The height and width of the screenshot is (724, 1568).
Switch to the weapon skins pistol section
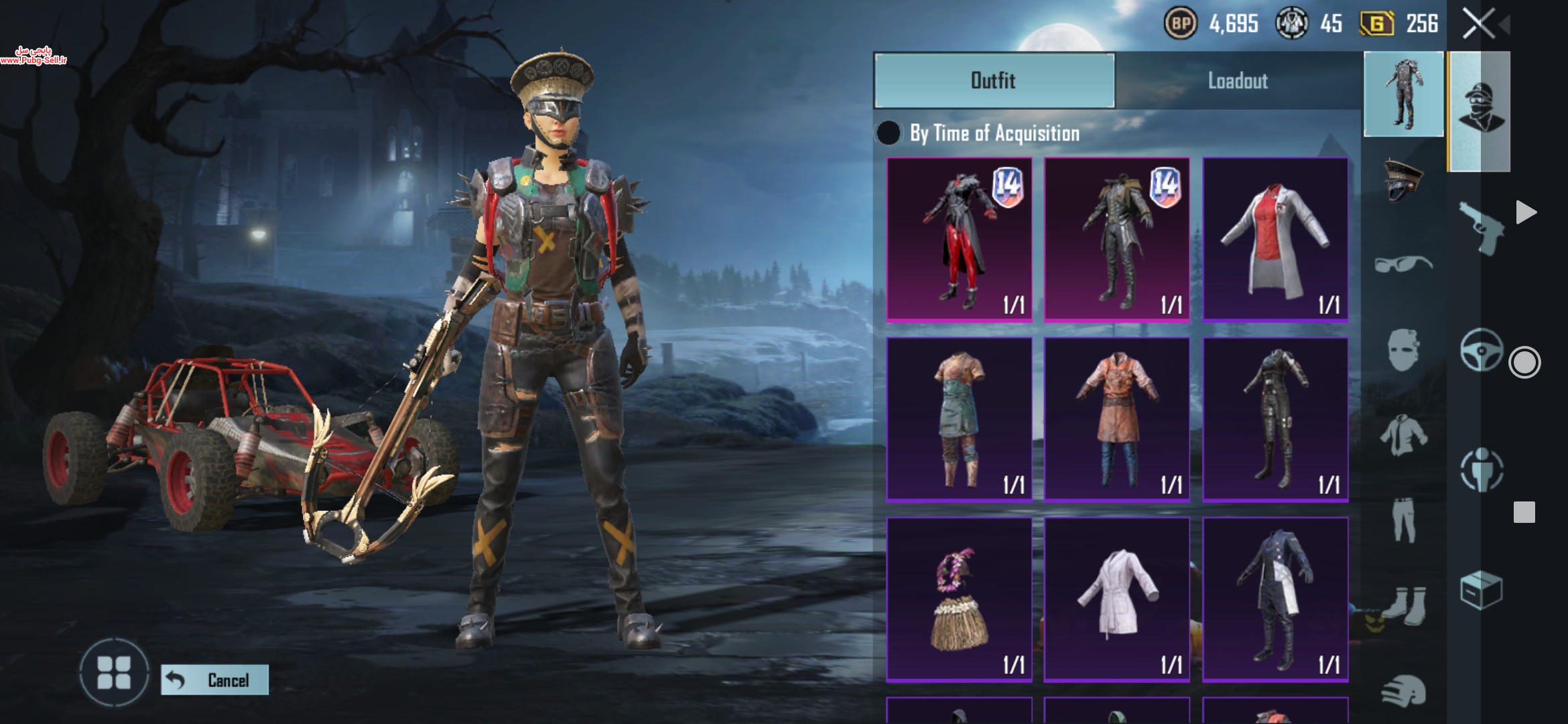[1482, 227]
